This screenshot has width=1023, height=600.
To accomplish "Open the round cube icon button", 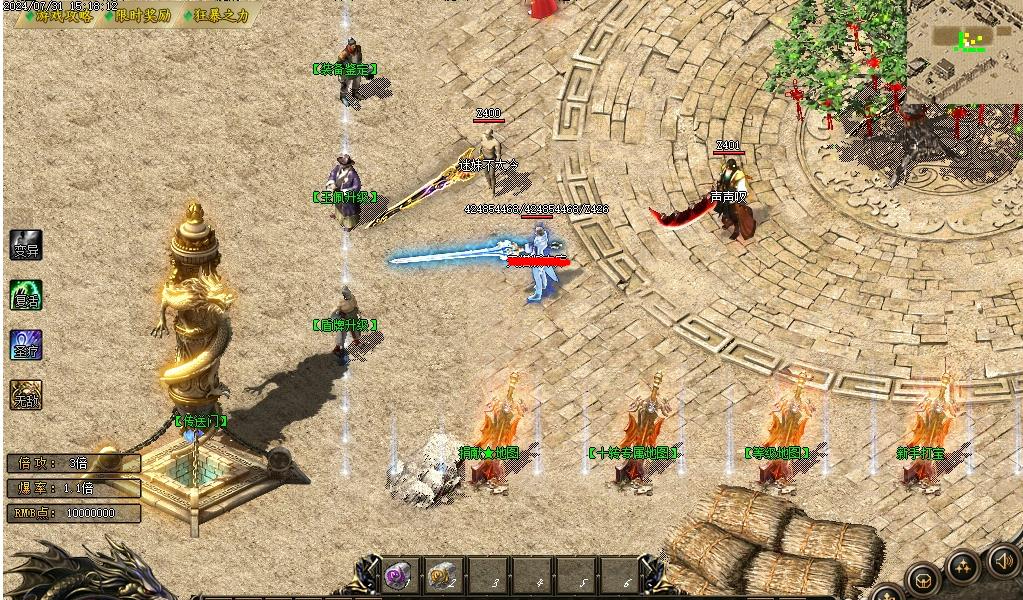I will coord(922,579).
